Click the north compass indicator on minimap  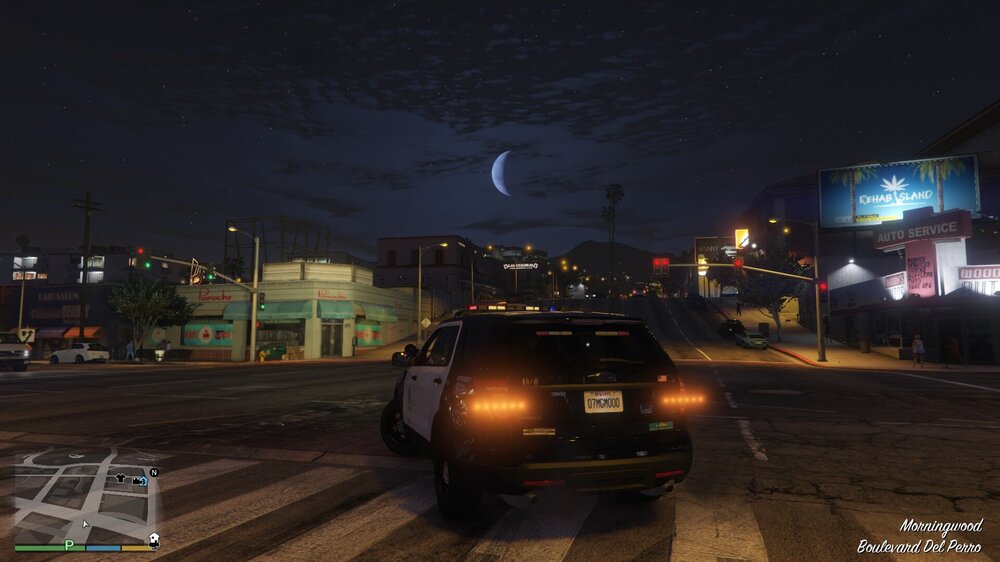[x=154, y=472]
